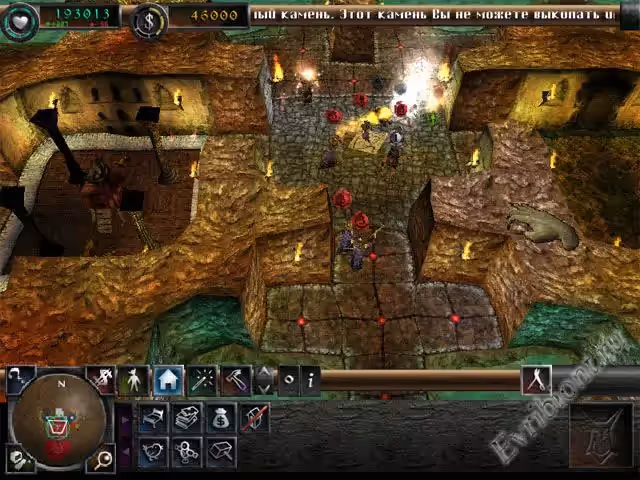The image size is (640, 480).
Task: Click the round 'o' options button
Action: (288, 380)
